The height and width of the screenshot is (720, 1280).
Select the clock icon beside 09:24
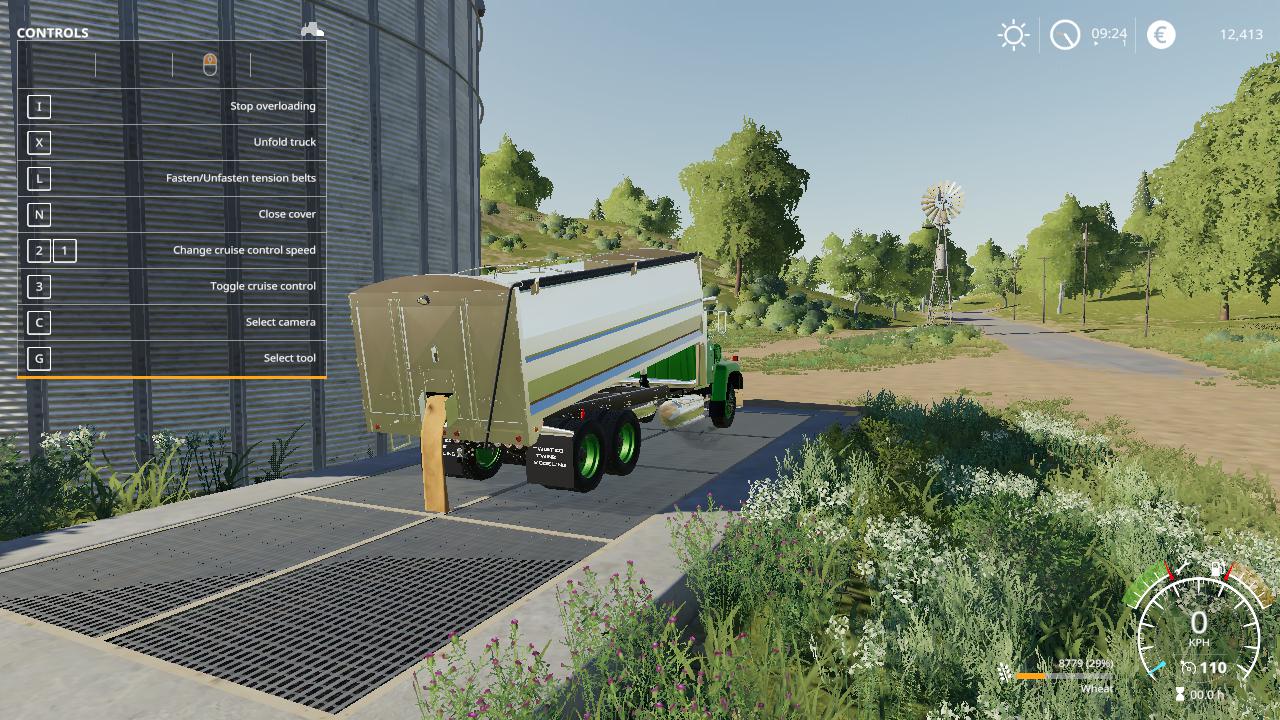1065,36
